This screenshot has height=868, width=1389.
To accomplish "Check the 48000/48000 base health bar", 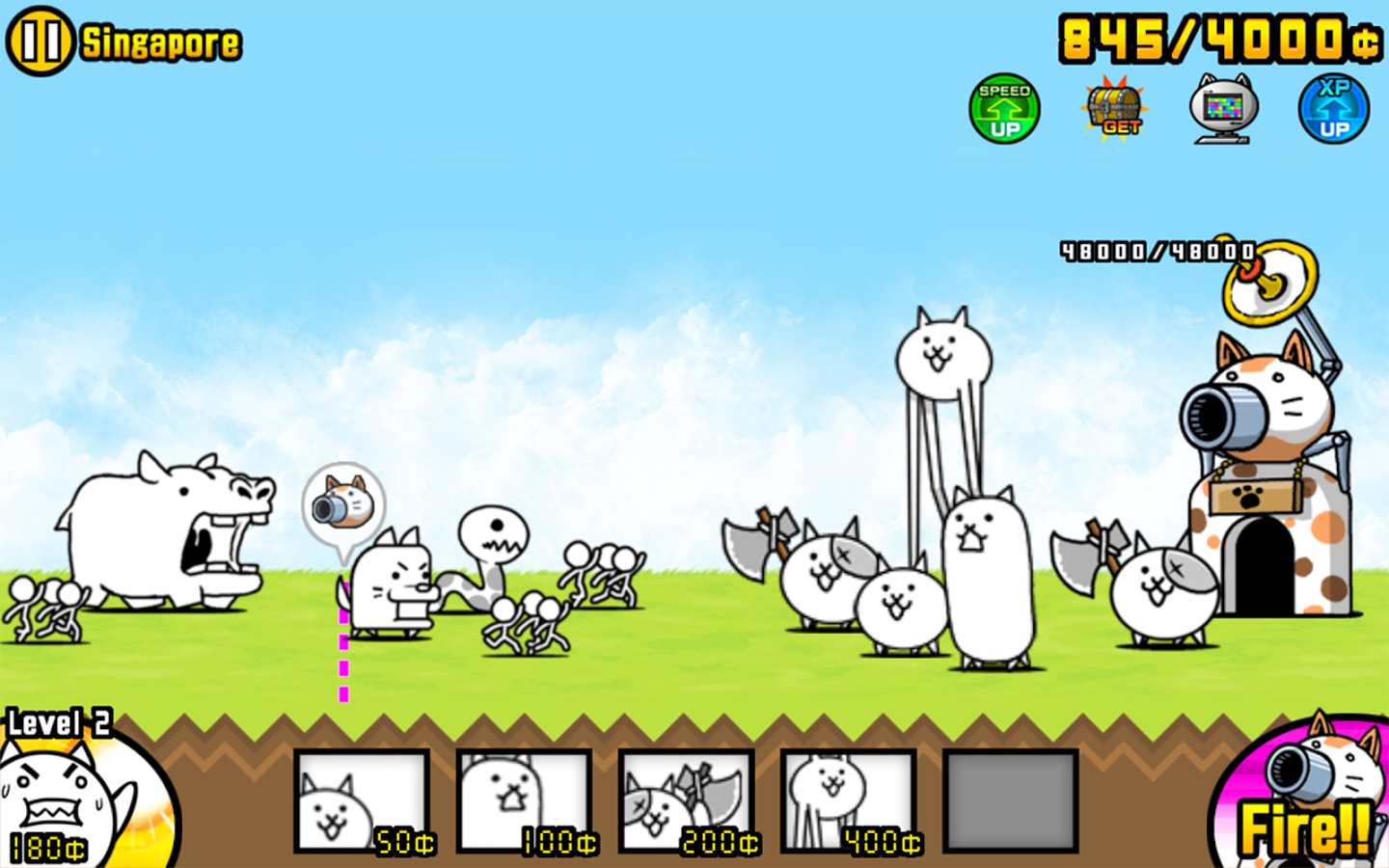I will point(1157,249).
